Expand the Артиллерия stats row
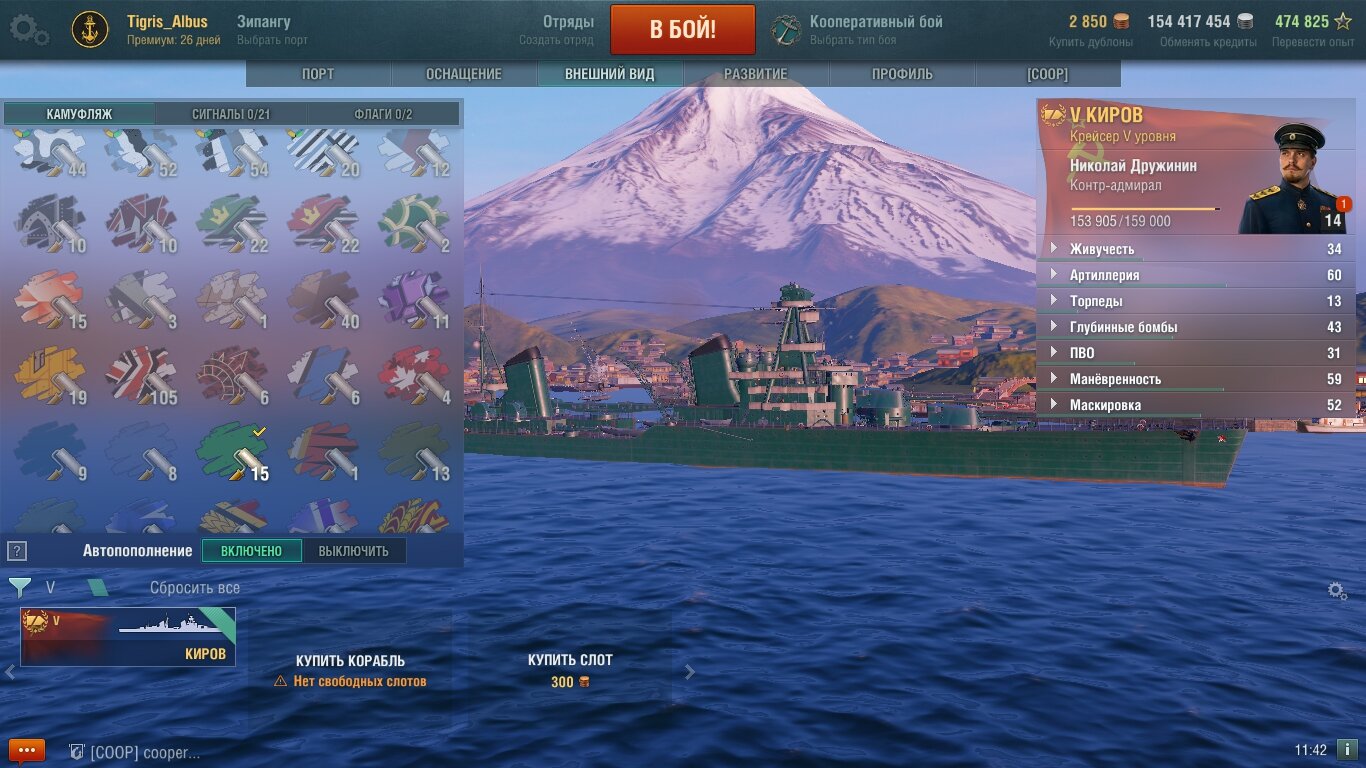This screenshot has width=1366, height=768. tap(1104, 275)
